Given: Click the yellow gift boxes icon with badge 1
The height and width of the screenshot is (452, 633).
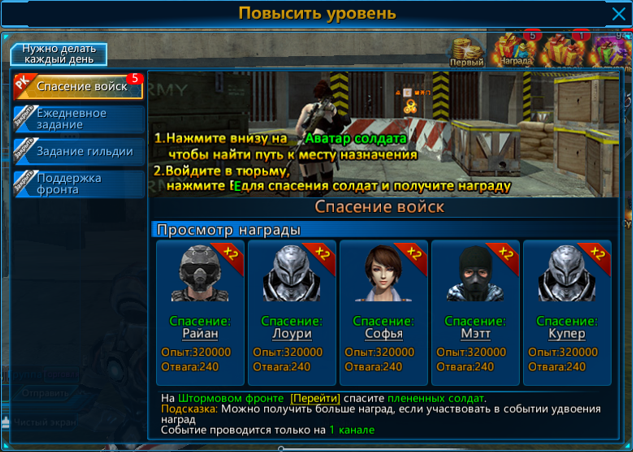Looking at the screenshot, I should [565, 50].
